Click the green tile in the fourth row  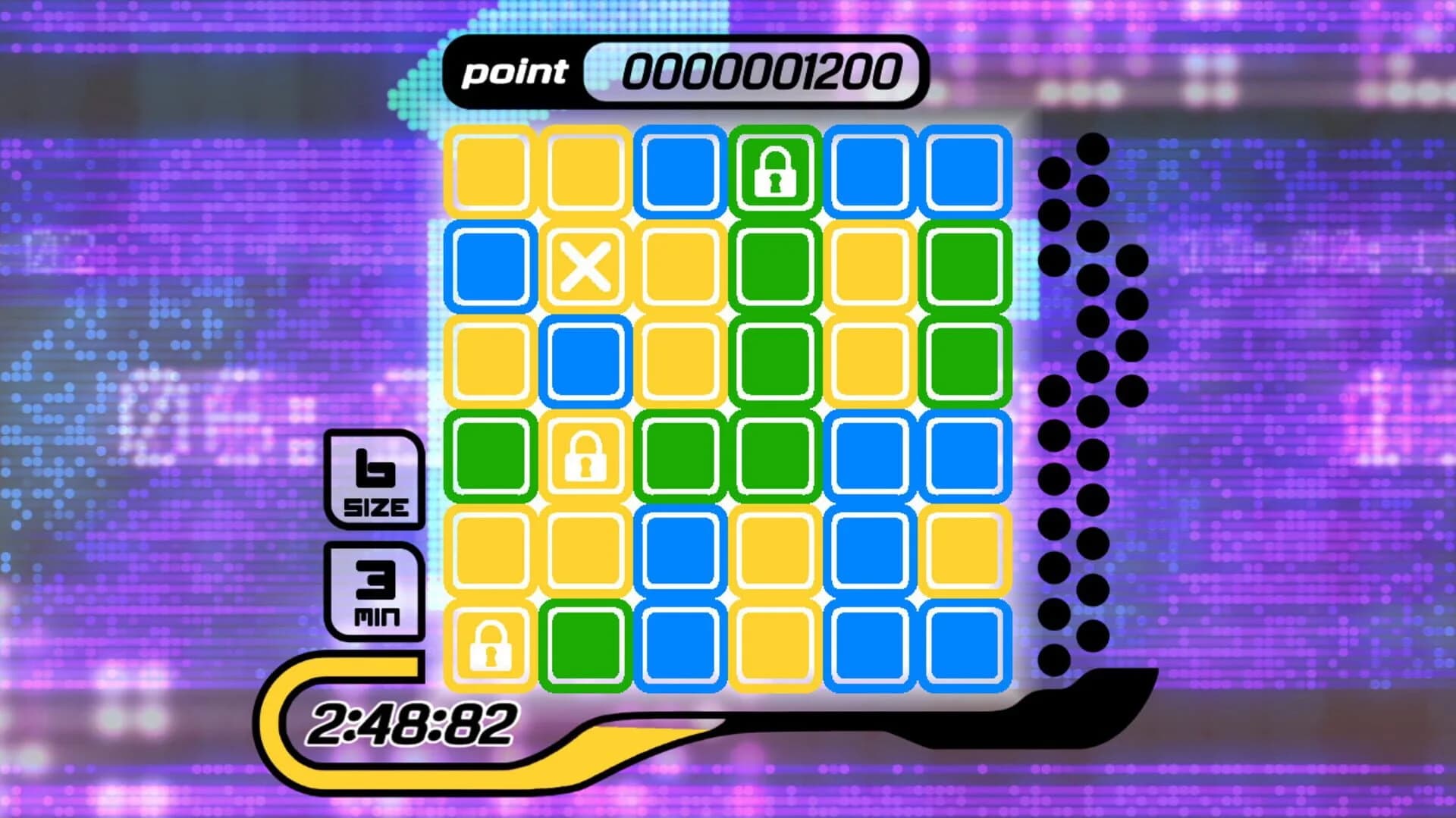pos(489,456)
